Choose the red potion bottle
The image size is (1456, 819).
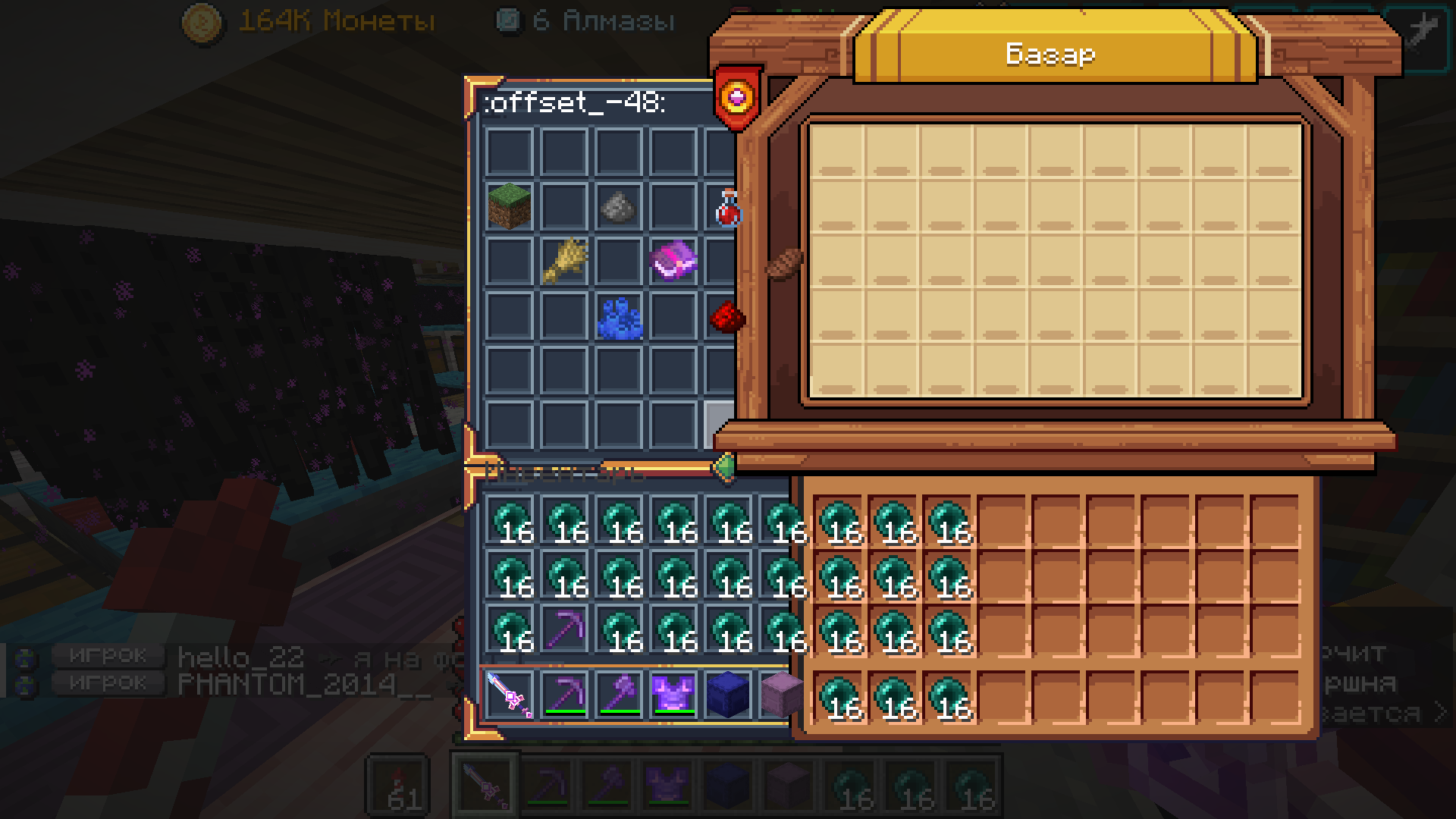[x=727, y=209]
